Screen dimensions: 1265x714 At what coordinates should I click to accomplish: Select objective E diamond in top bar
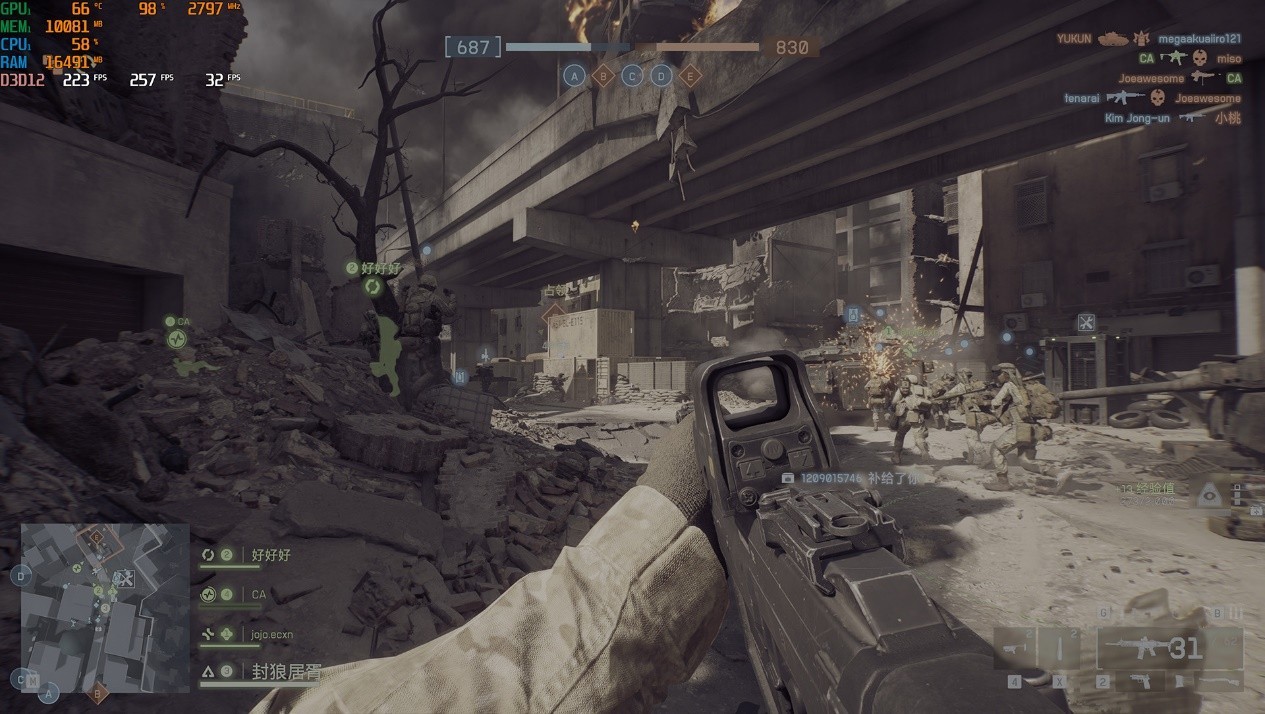(x=690, y=75)
